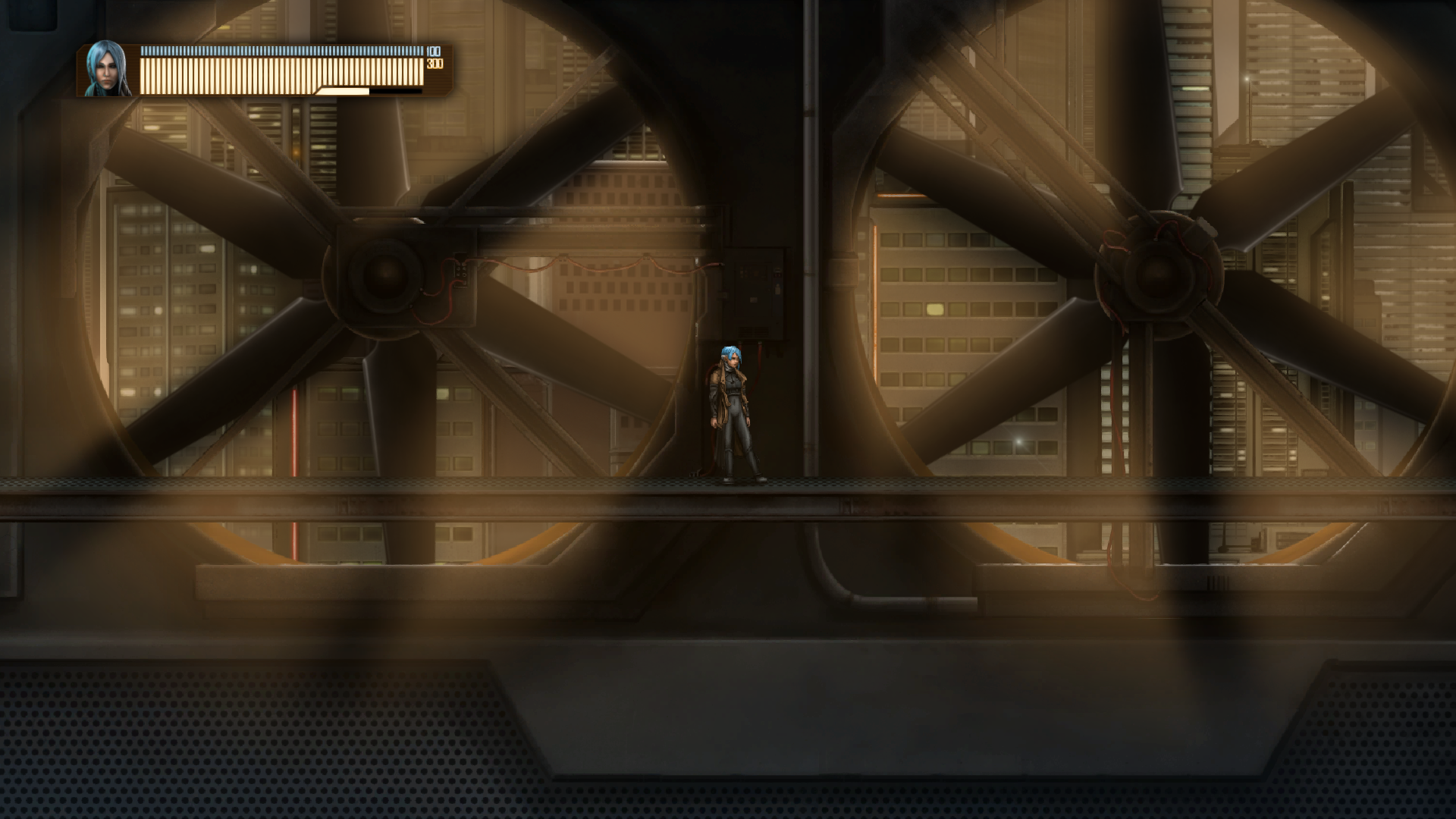This screenshot has height=819, width=1456.
Task: Click the blue-haired character portrait
Action: pos(106,69)
